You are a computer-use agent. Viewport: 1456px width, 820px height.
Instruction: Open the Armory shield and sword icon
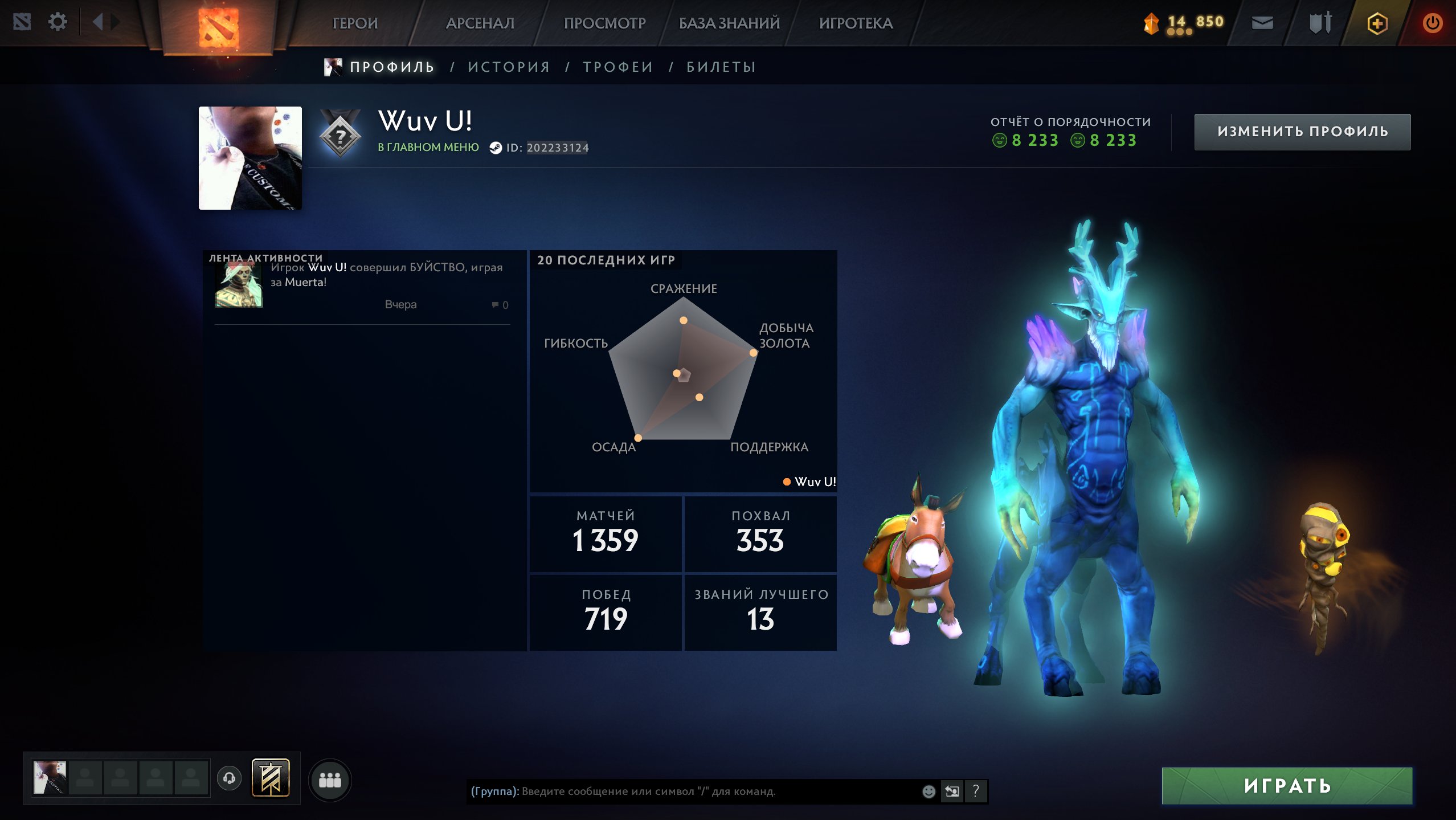click(1323, 22)
